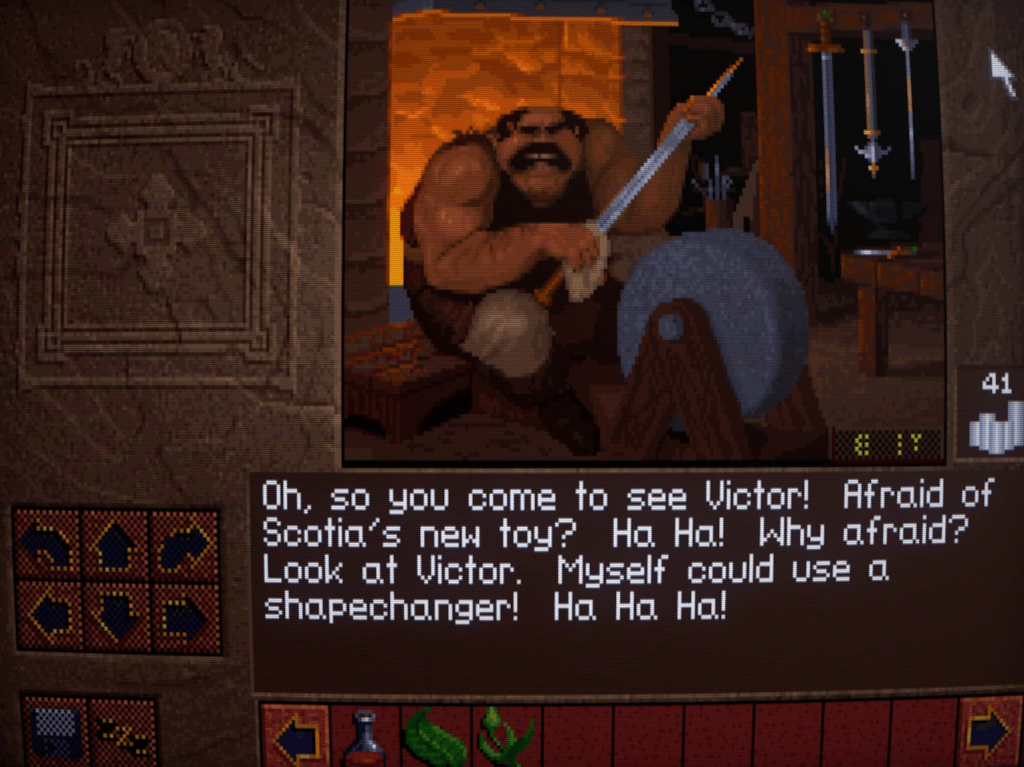1024x767 pixels.
Task: Click the exit button in the shop view
Action: tap(886, 444)
